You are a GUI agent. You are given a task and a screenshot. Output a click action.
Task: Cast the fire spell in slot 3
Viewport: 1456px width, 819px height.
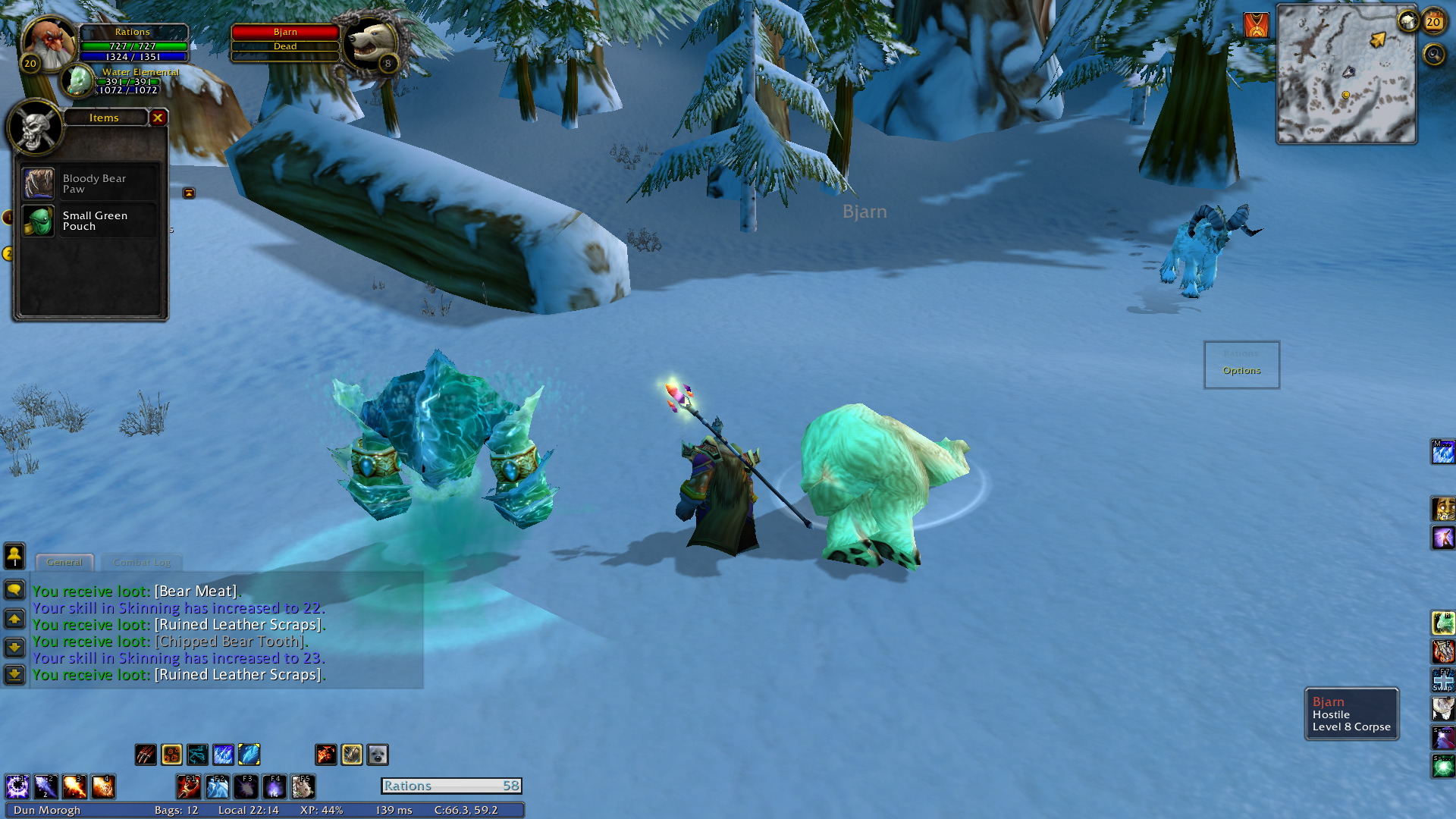tap(74, 786)
